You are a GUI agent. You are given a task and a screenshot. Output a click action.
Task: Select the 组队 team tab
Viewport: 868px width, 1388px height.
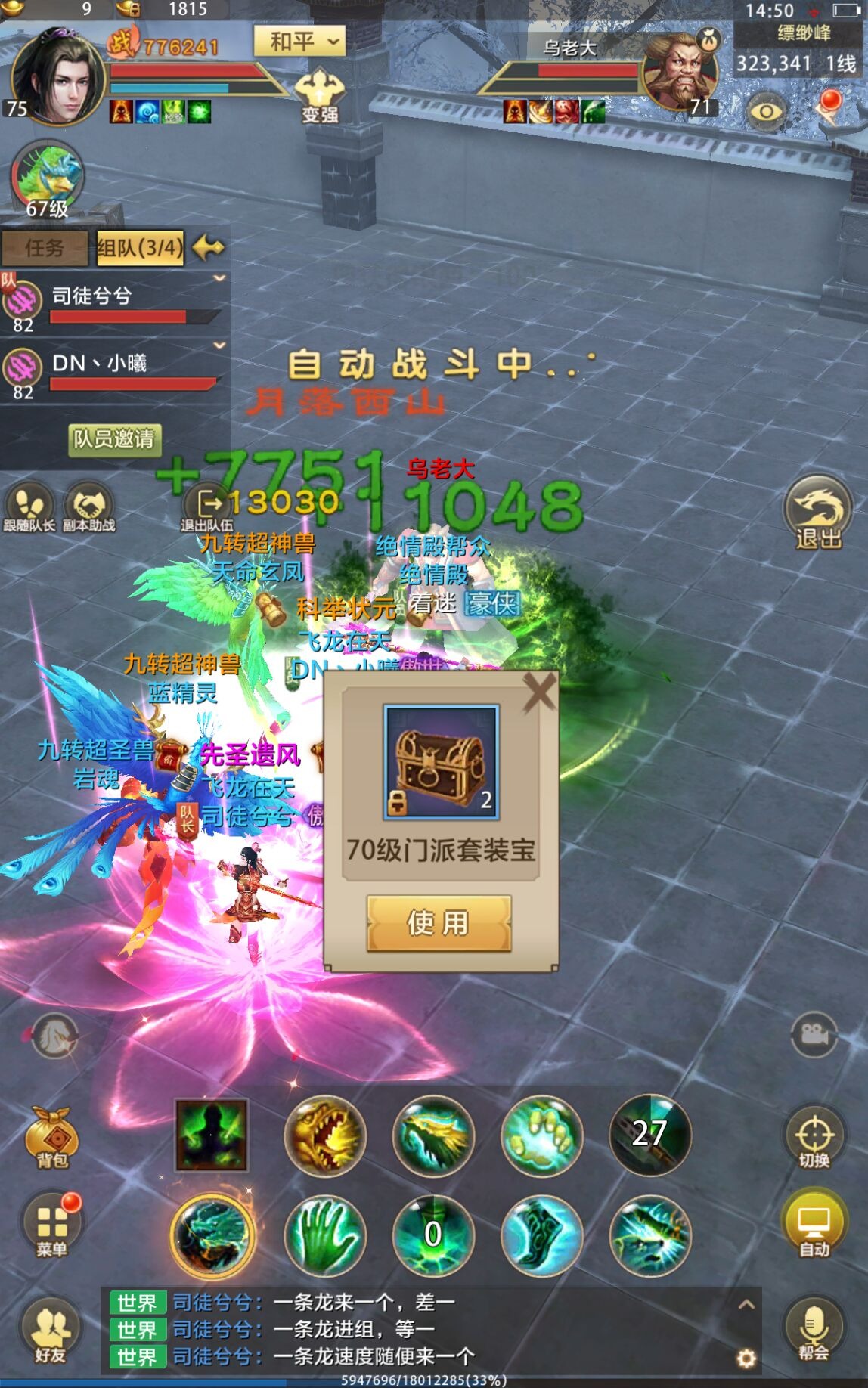coord(140,248)
